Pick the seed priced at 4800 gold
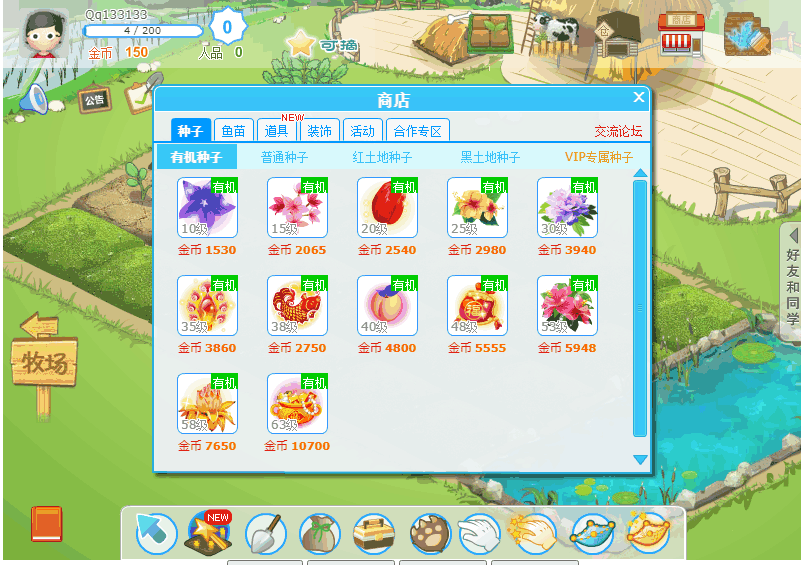Screen dimensions: 801x565 coord(387,305)
